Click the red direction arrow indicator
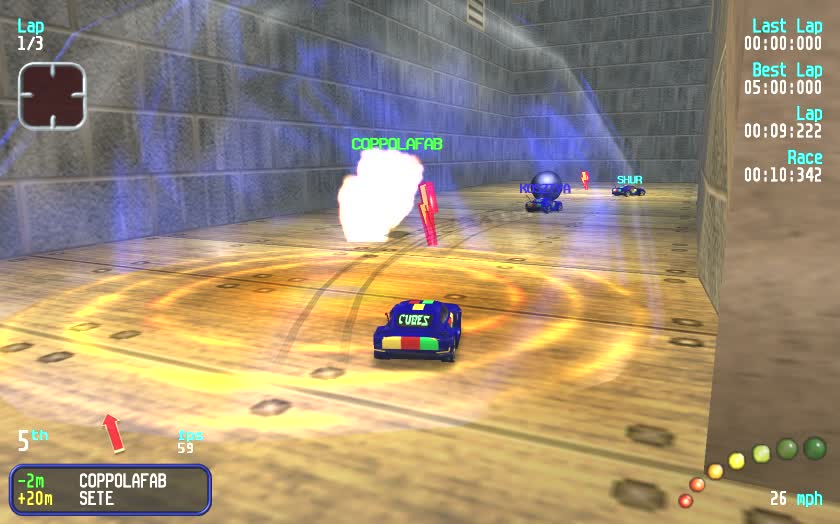 point(113,433)
